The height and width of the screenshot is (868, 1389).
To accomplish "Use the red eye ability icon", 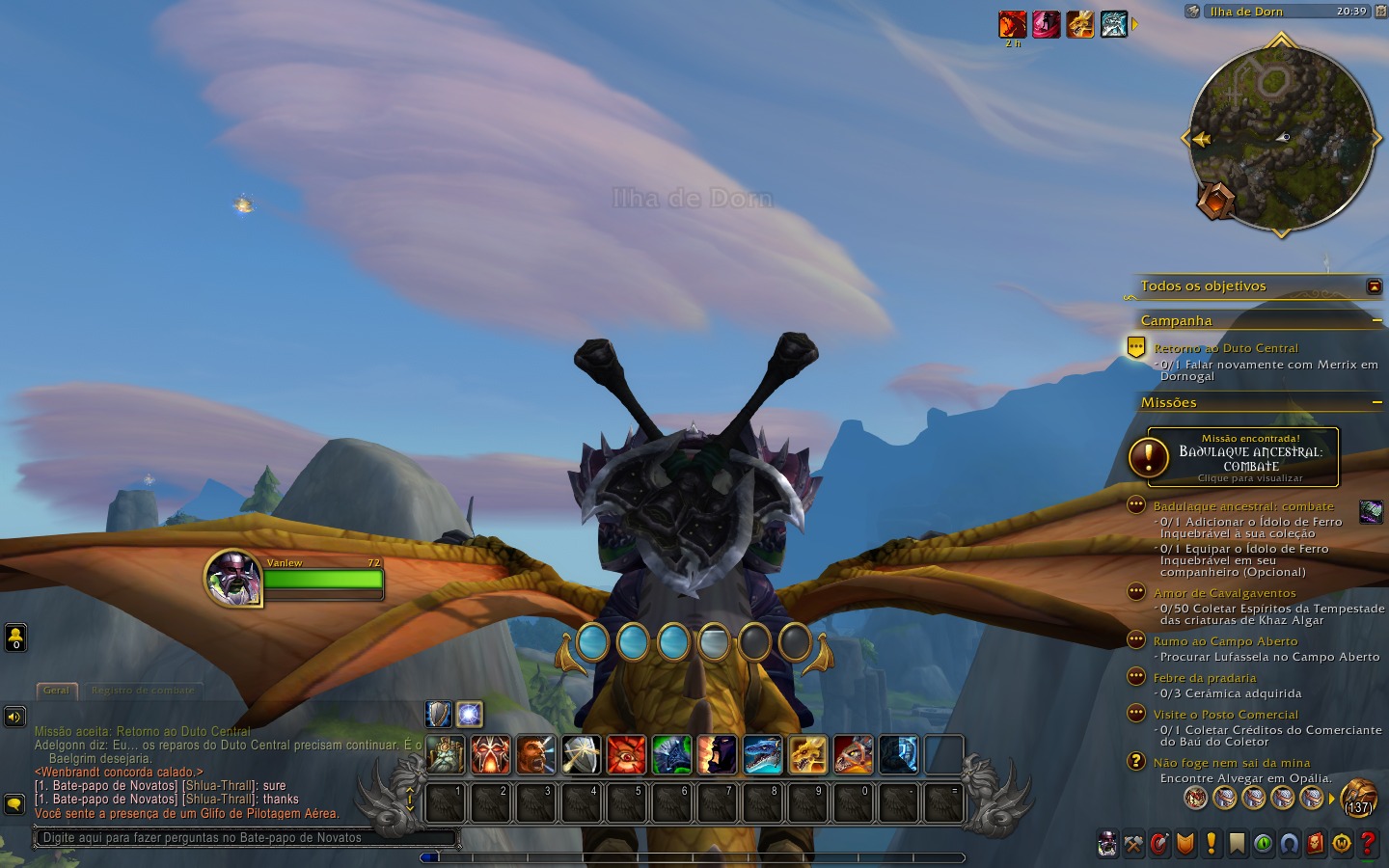I will click(x=626, y=755).
